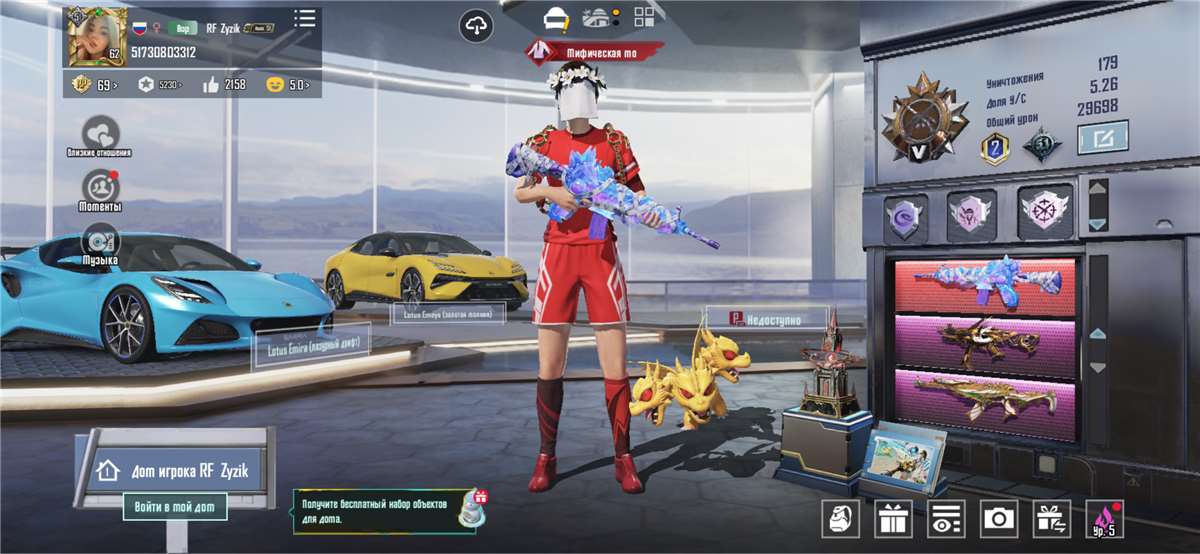Open RF Zyzik's player home
Image resolution: width=1200 pixels, height=554 pixels.
[x=178, y=470]
